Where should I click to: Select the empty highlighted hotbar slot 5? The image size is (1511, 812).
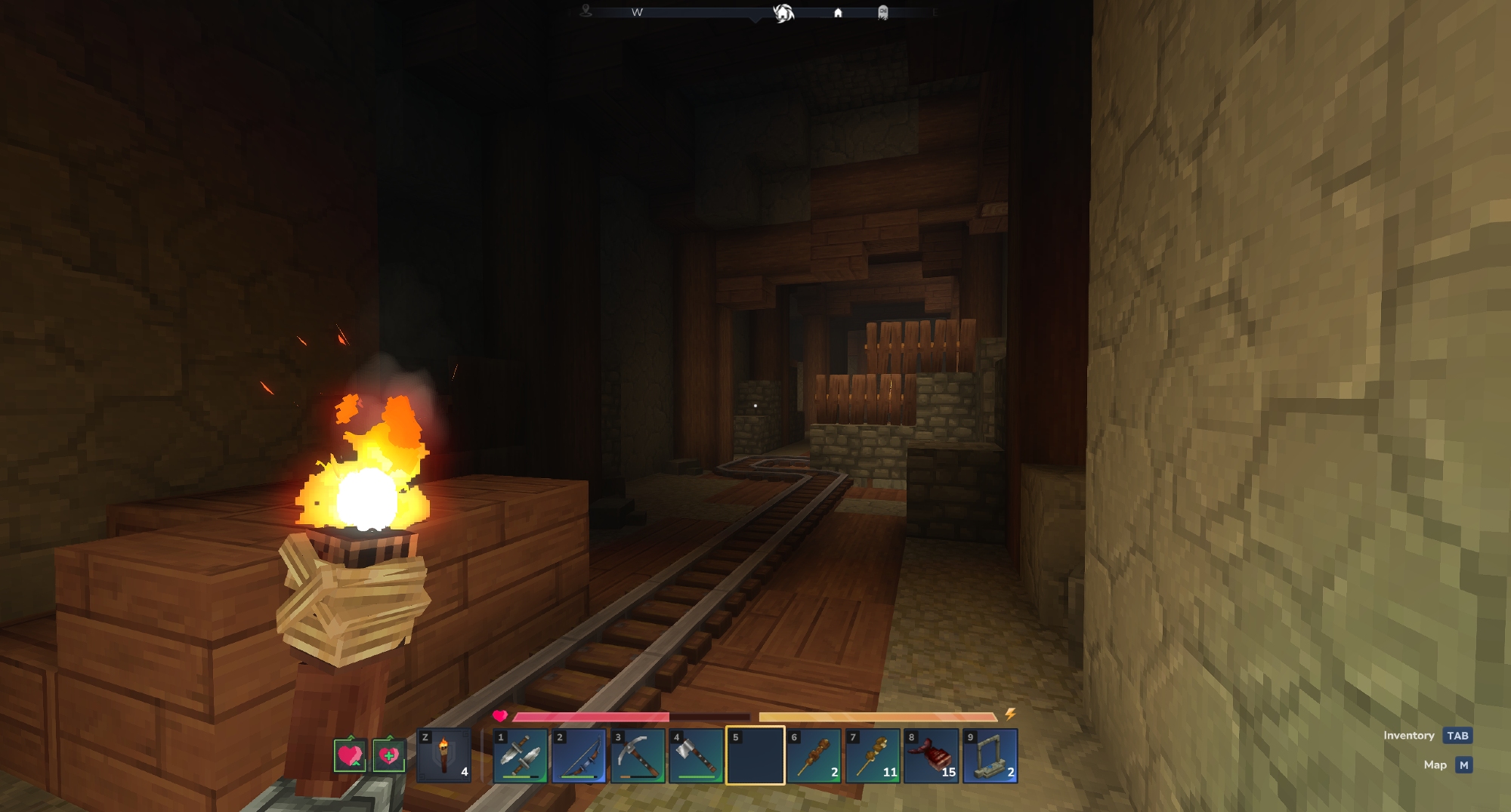coord(755,756)
